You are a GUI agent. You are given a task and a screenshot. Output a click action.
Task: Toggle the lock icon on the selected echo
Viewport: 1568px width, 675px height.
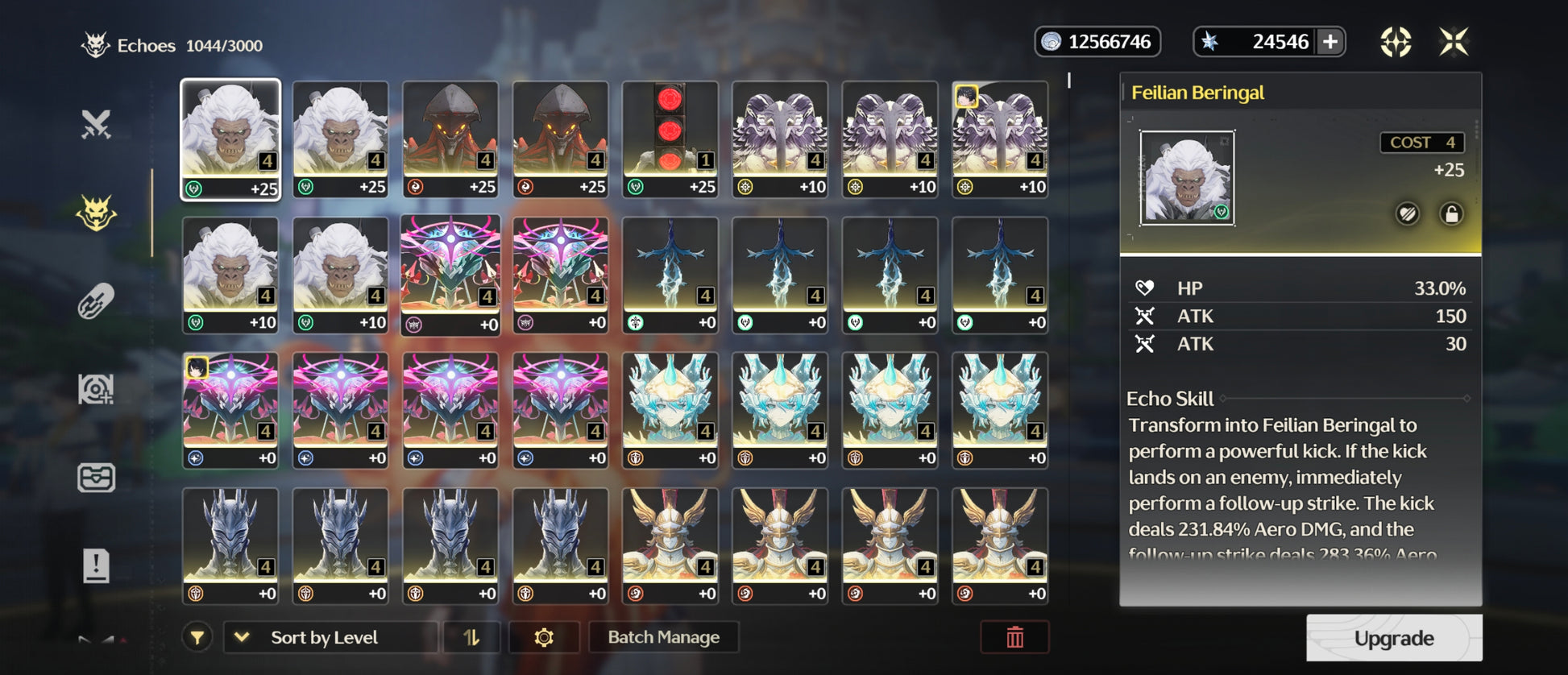[1451, 214]
